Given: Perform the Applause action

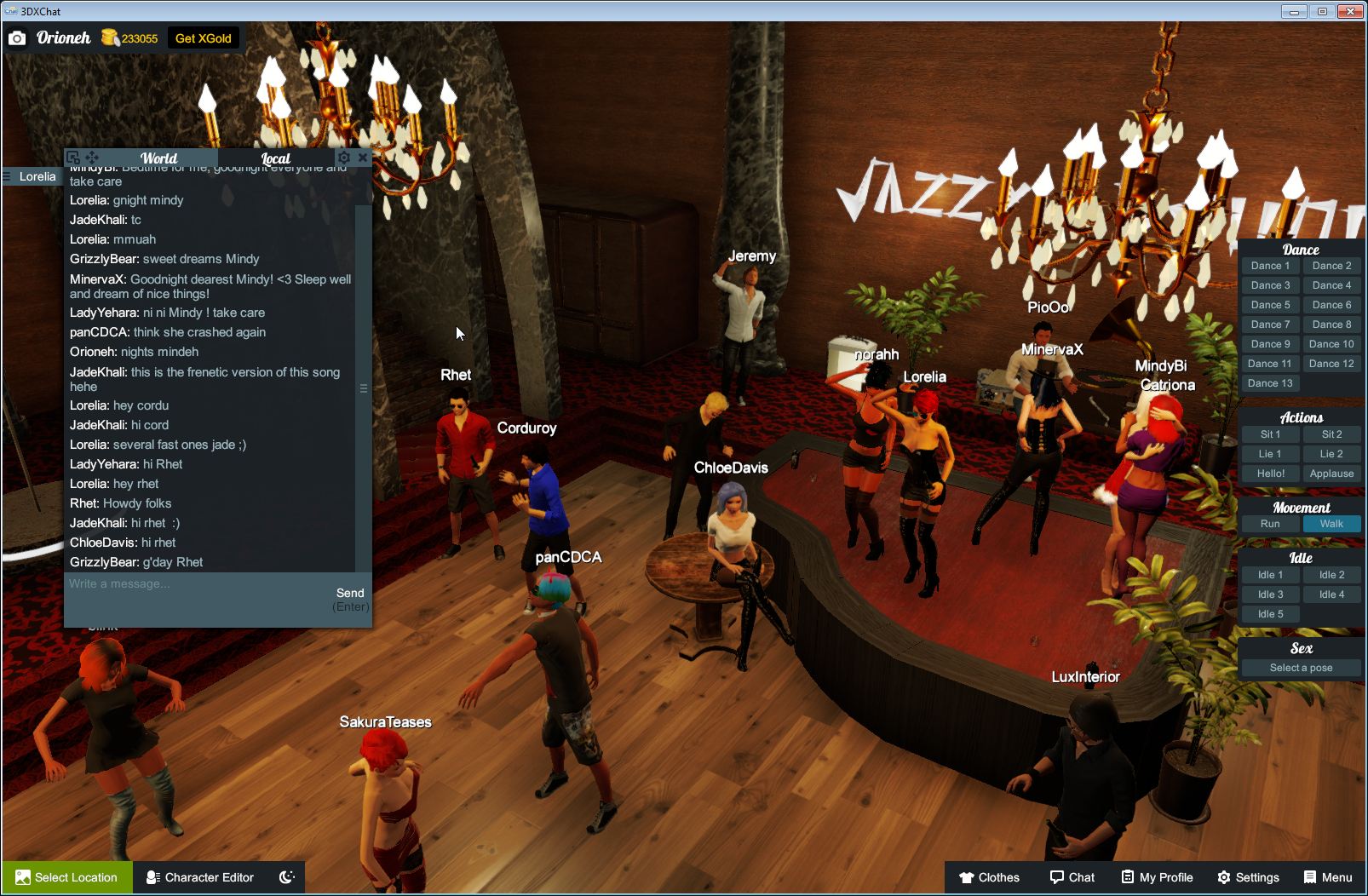Looking at the screenshot, I should click(1331, 473).
